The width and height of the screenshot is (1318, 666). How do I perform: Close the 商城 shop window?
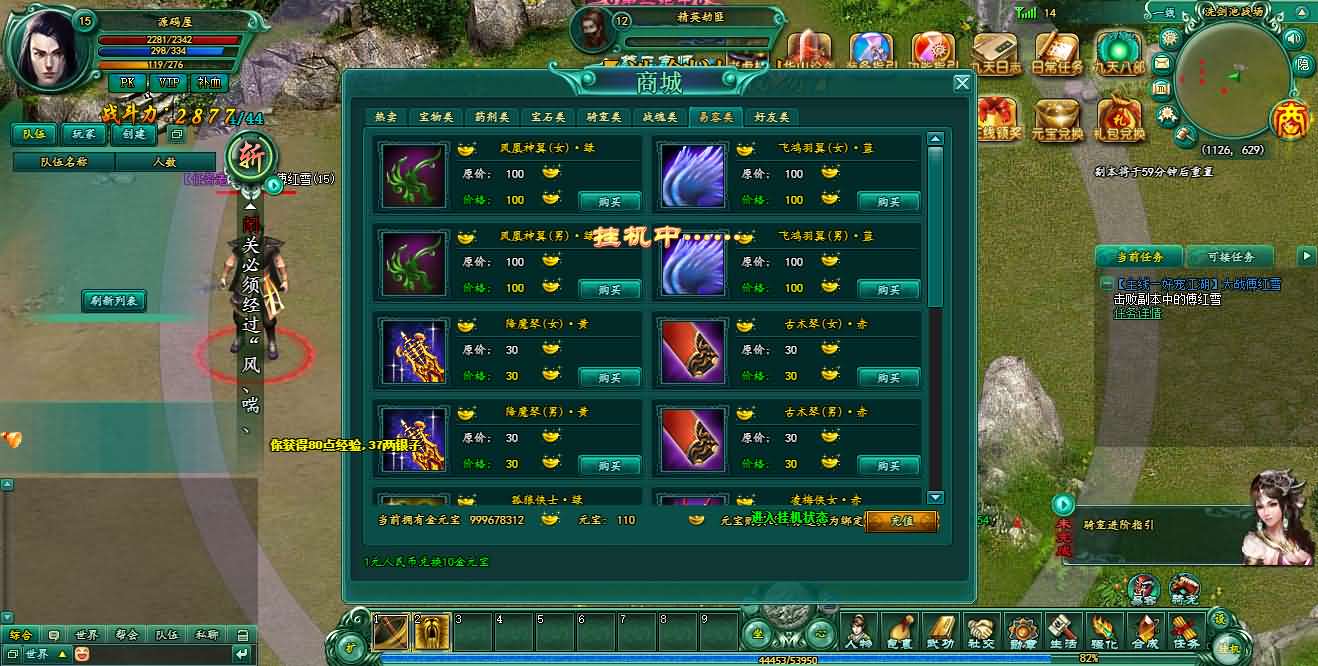click(962, 83)
